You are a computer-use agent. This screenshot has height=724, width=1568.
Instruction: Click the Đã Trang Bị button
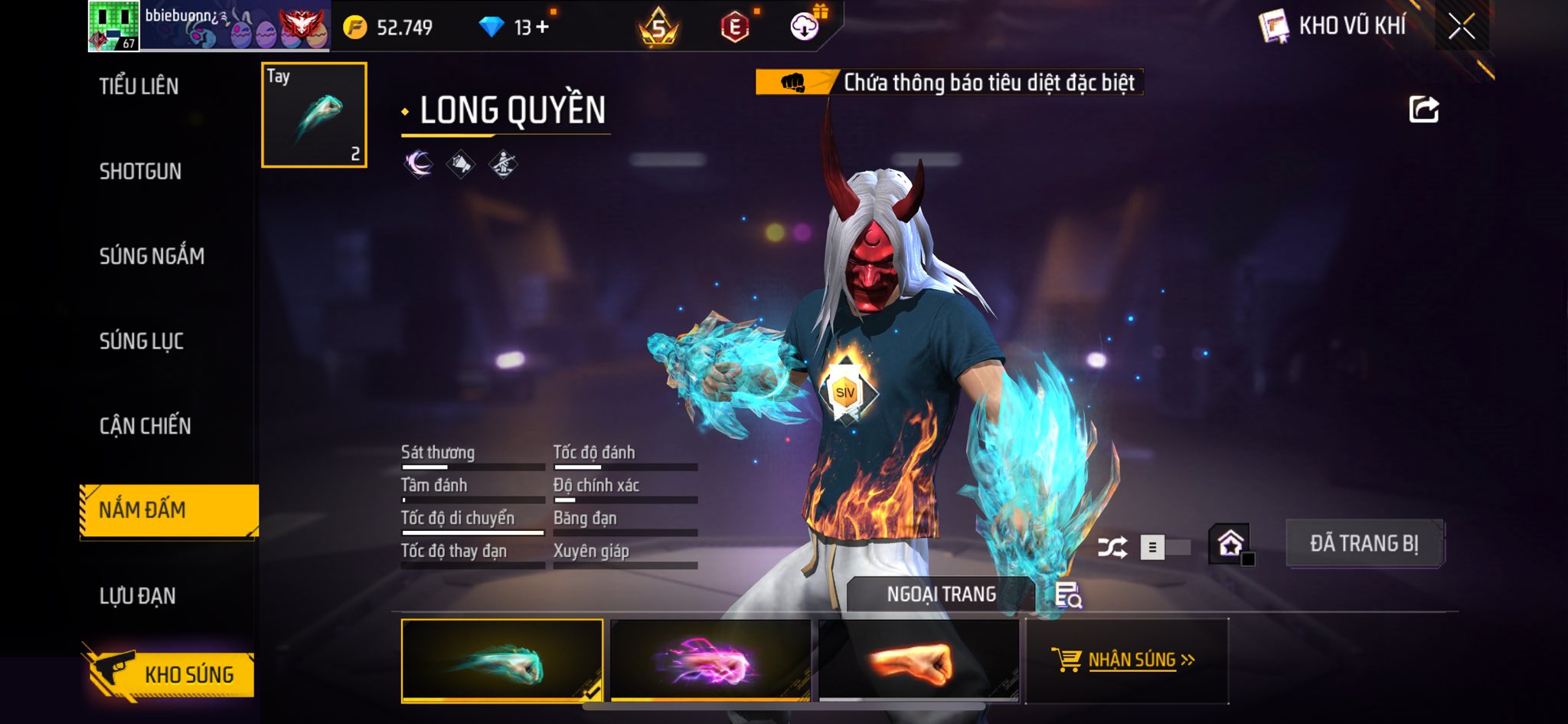coord(1364,544)
